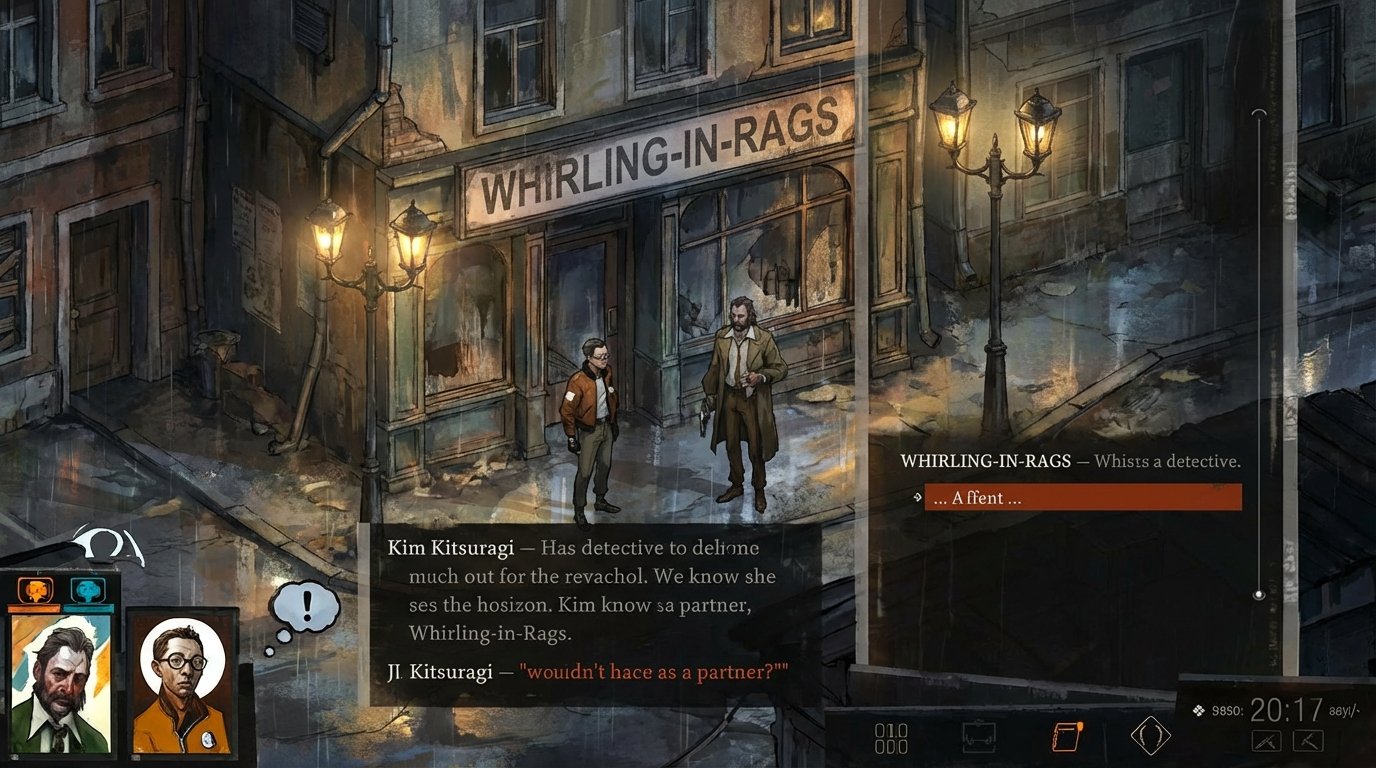This screenshot has width=1376, height=768.
Task: Click the orange health bar under the head icon
Action: click(35, 607)
